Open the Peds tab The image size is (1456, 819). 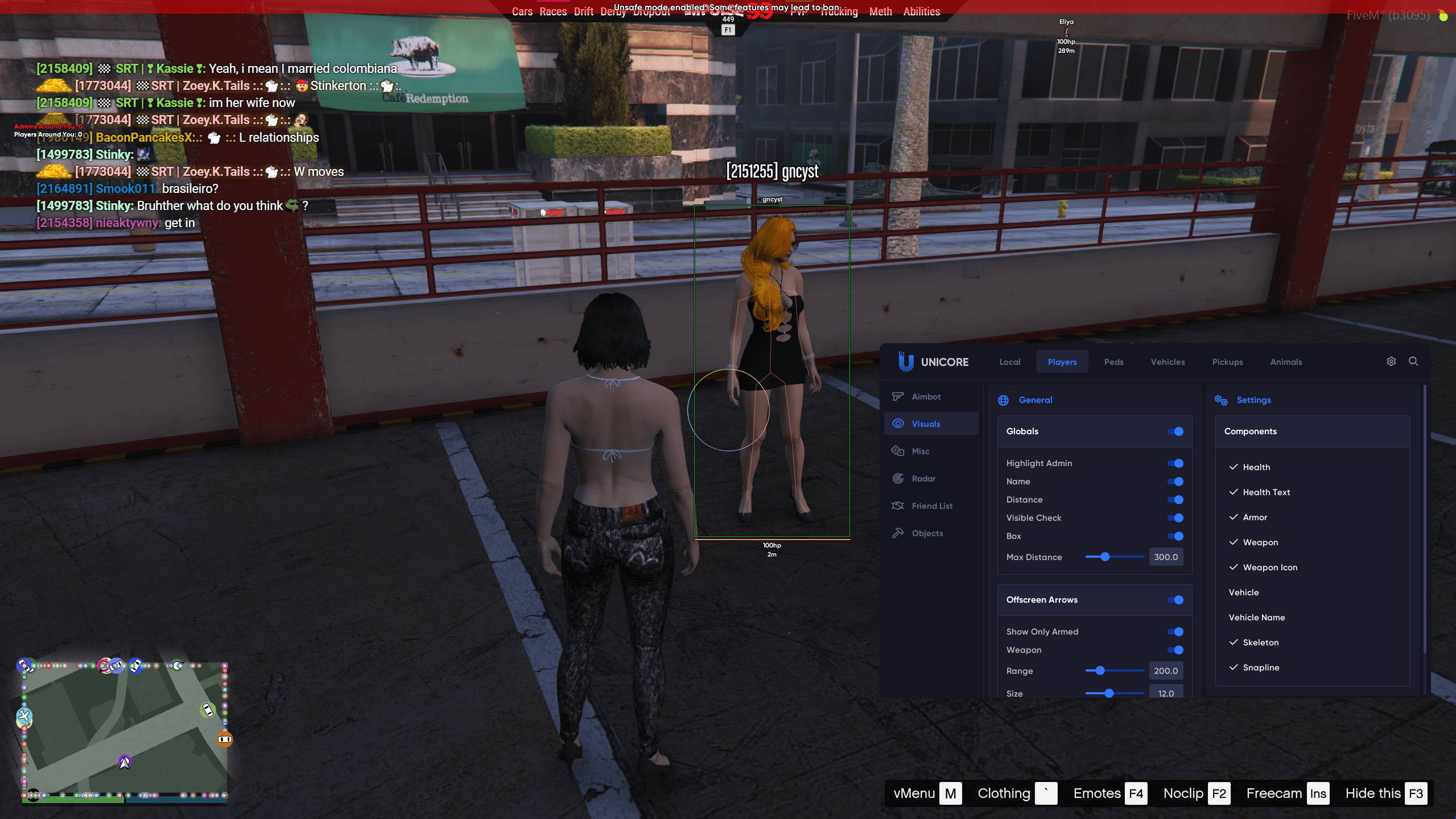click(x=1113, y=362)
